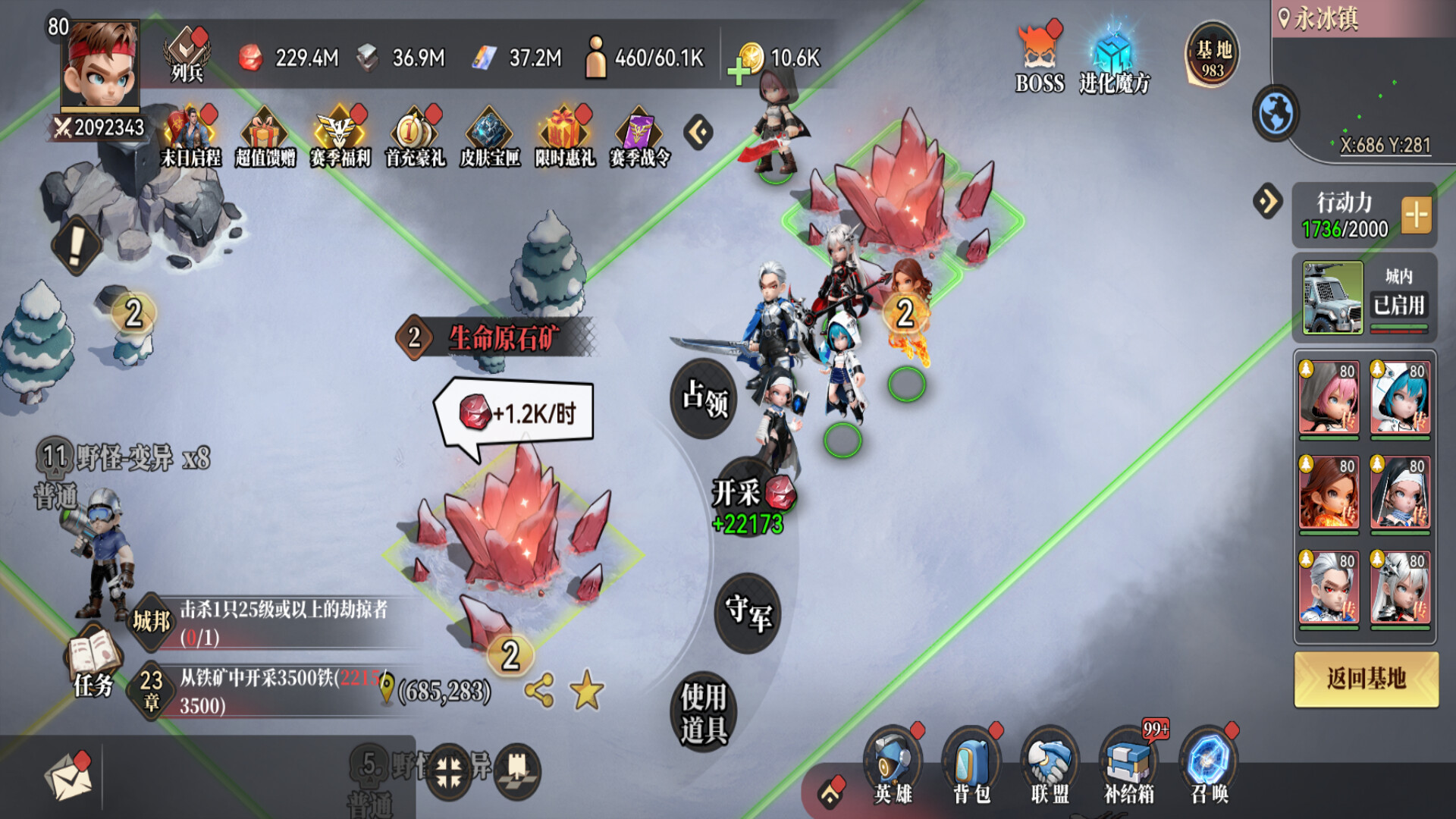Share the mine coordinates
Viewport: 1456px width, 819px height.
tap(539, 690)
